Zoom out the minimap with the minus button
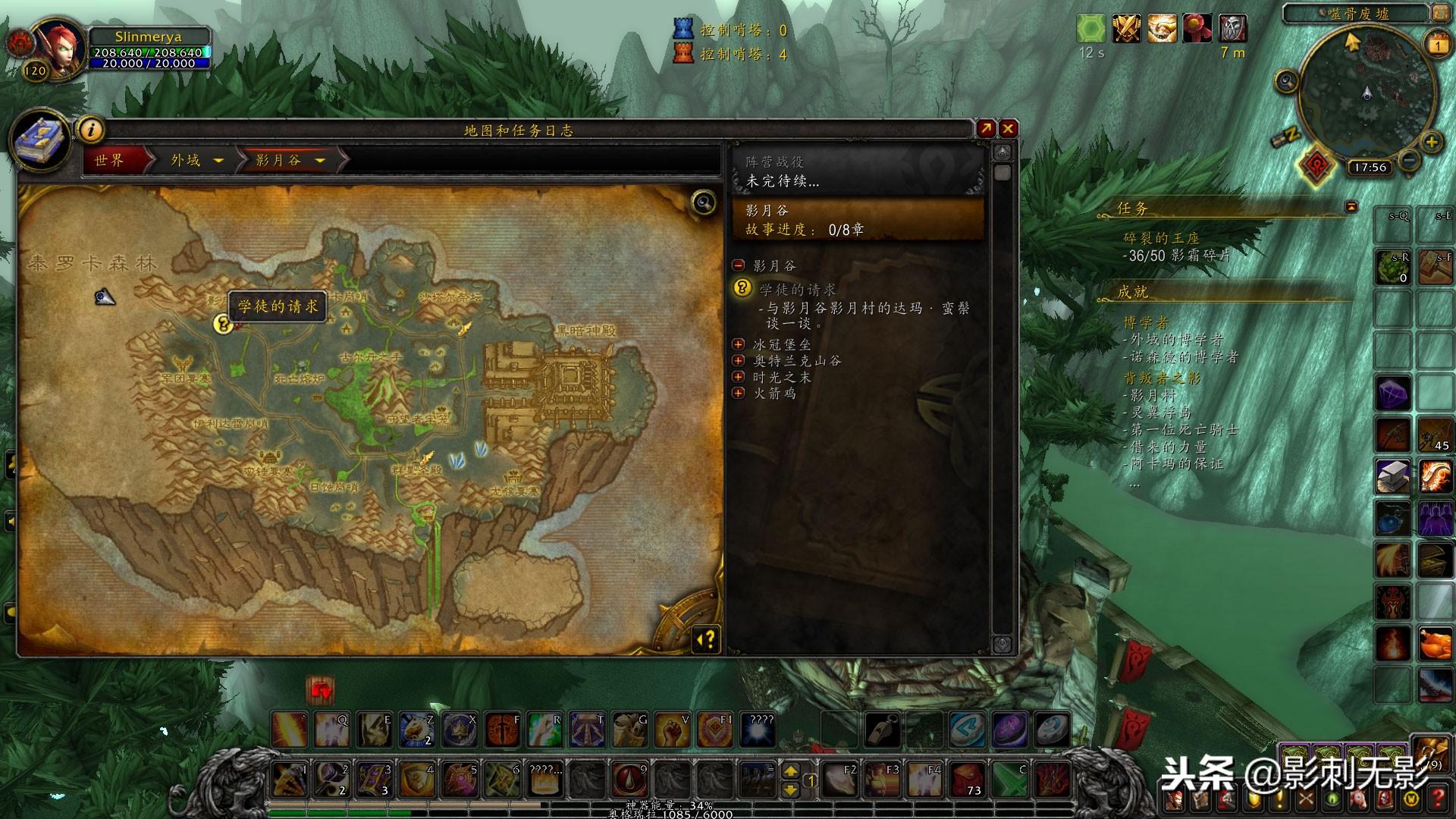Viewport: 1456px width, 819px height. (1409, 160)
